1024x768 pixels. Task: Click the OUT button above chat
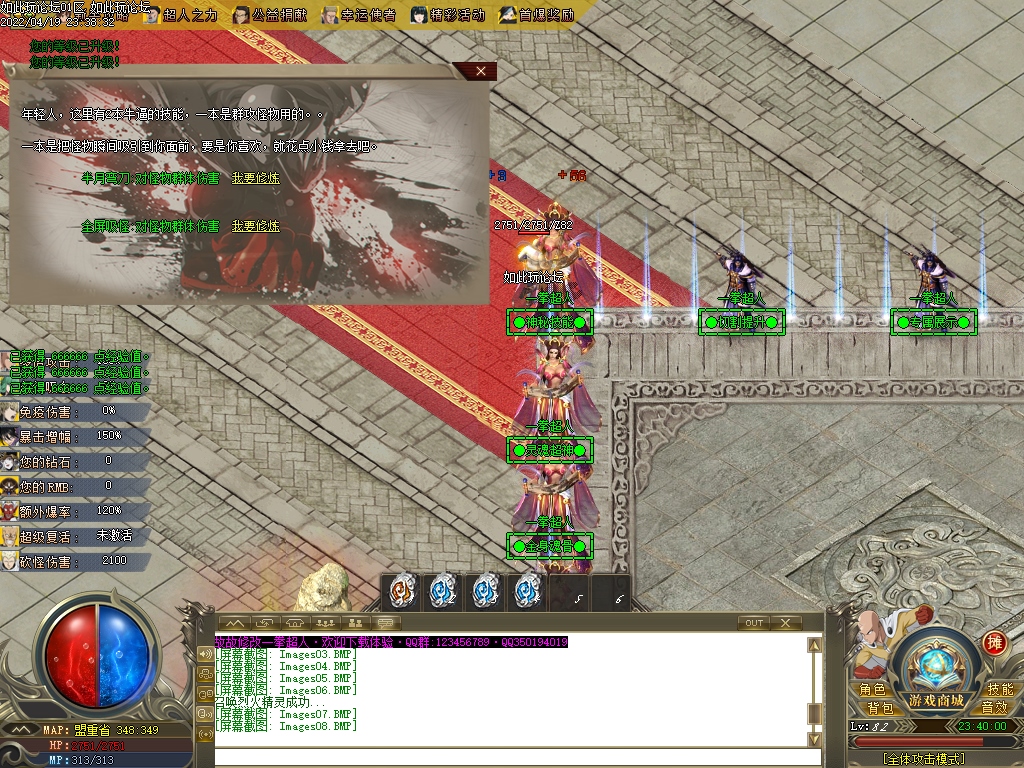[x=754, y=623]
